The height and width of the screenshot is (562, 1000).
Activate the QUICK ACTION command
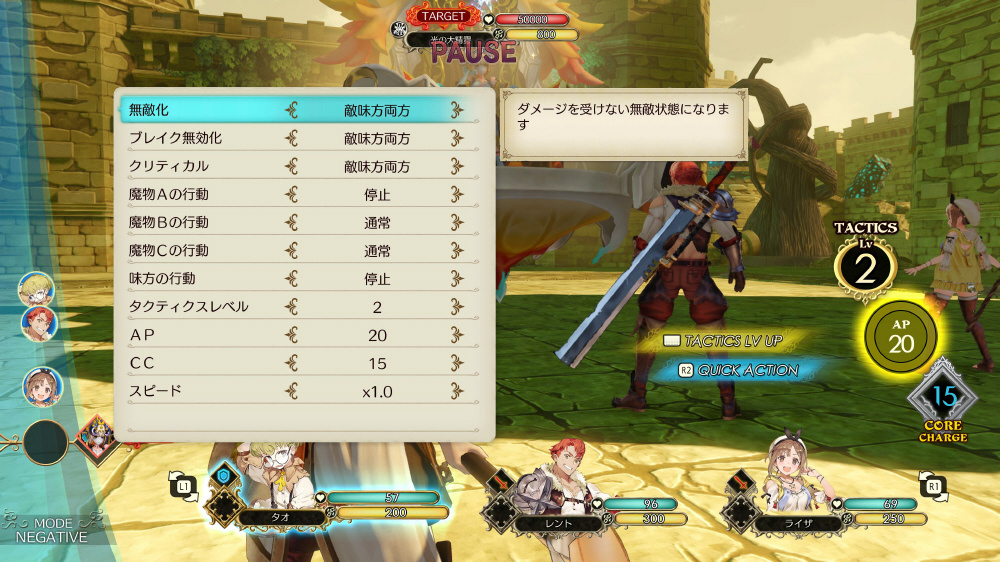click(738, 370)
